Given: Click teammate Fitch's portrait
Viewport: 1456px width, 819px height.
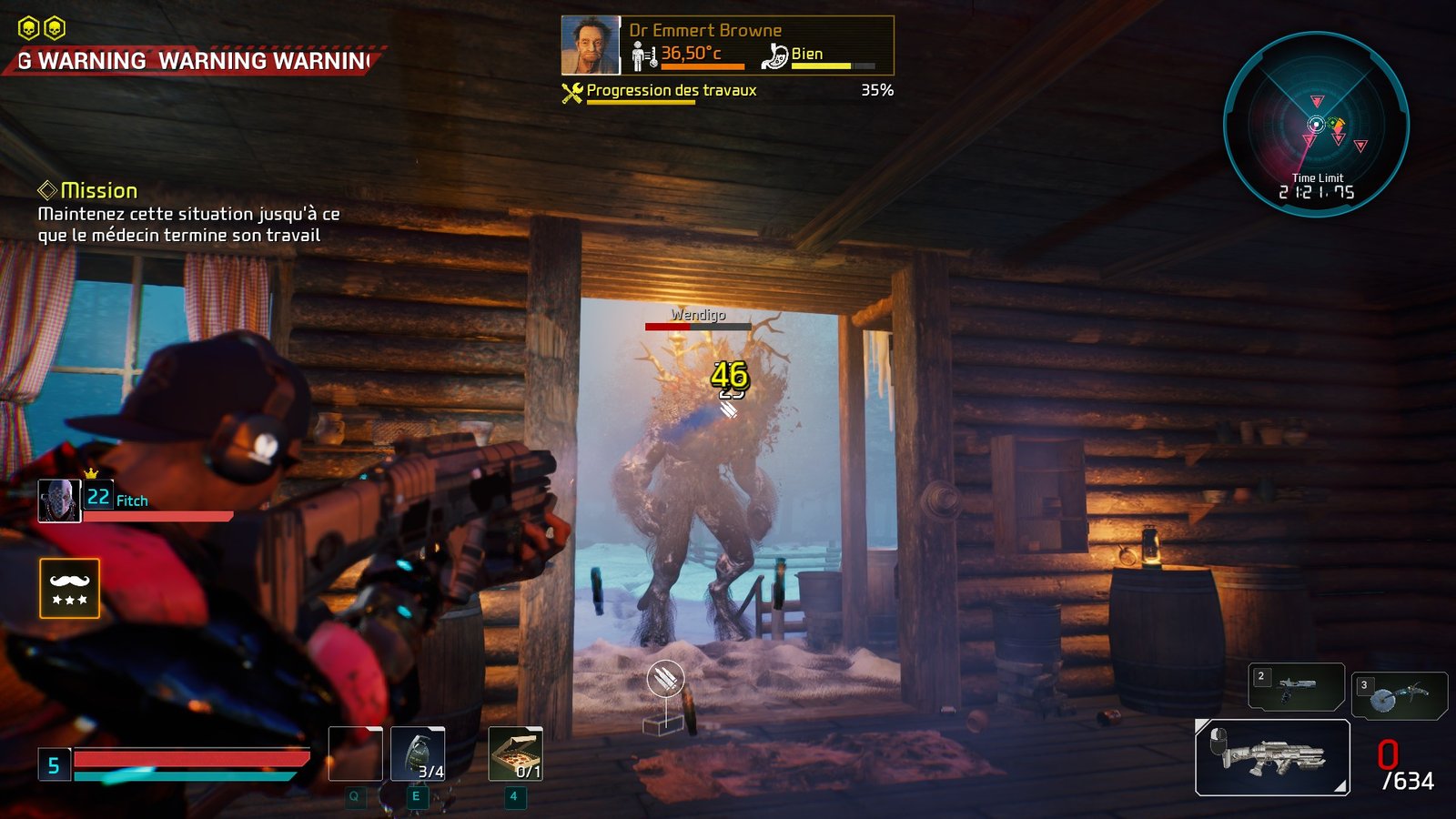Looking at the screenshot, I should pos(59,500).
